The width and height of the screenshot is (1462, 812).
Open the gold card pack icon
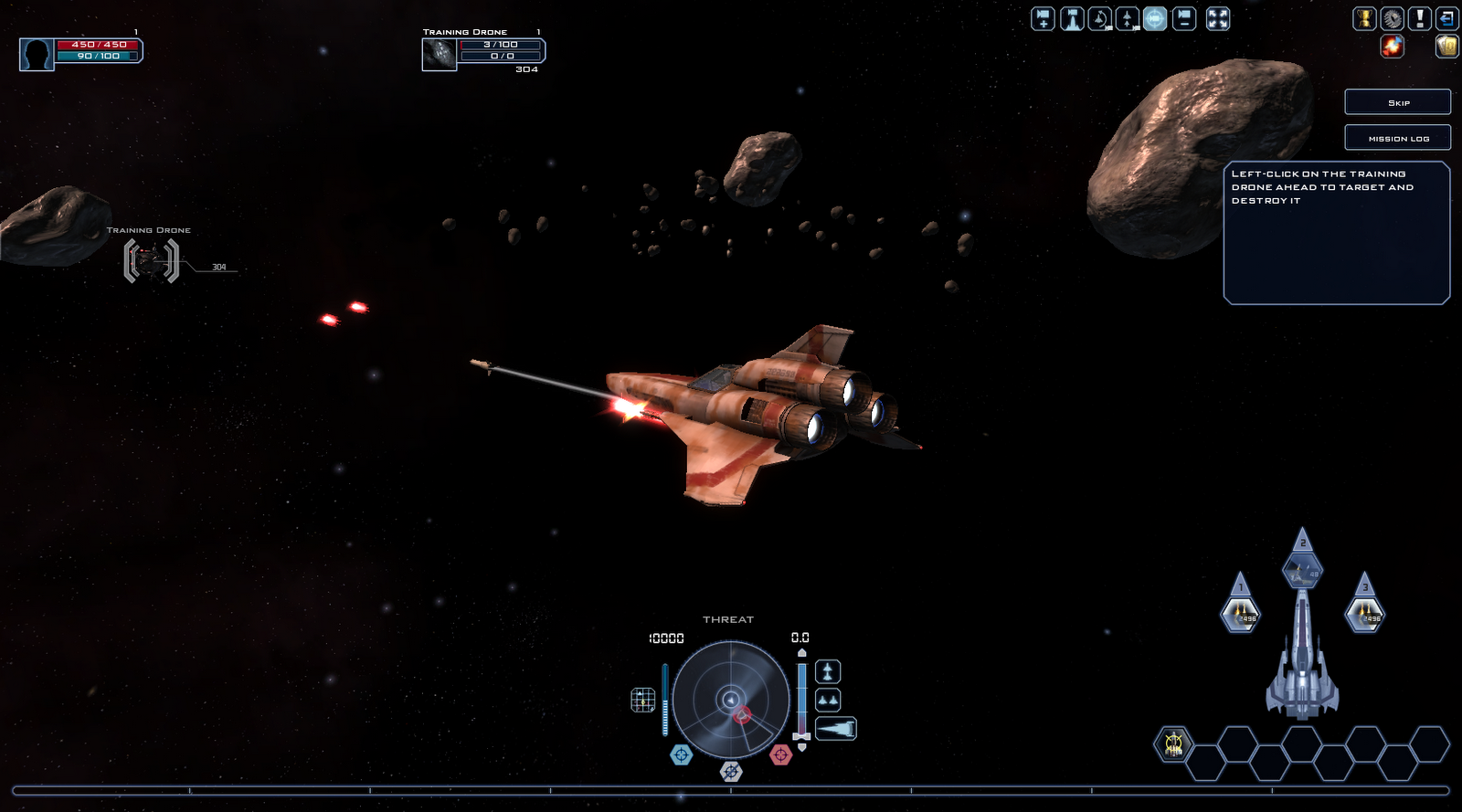point(1448,47)
